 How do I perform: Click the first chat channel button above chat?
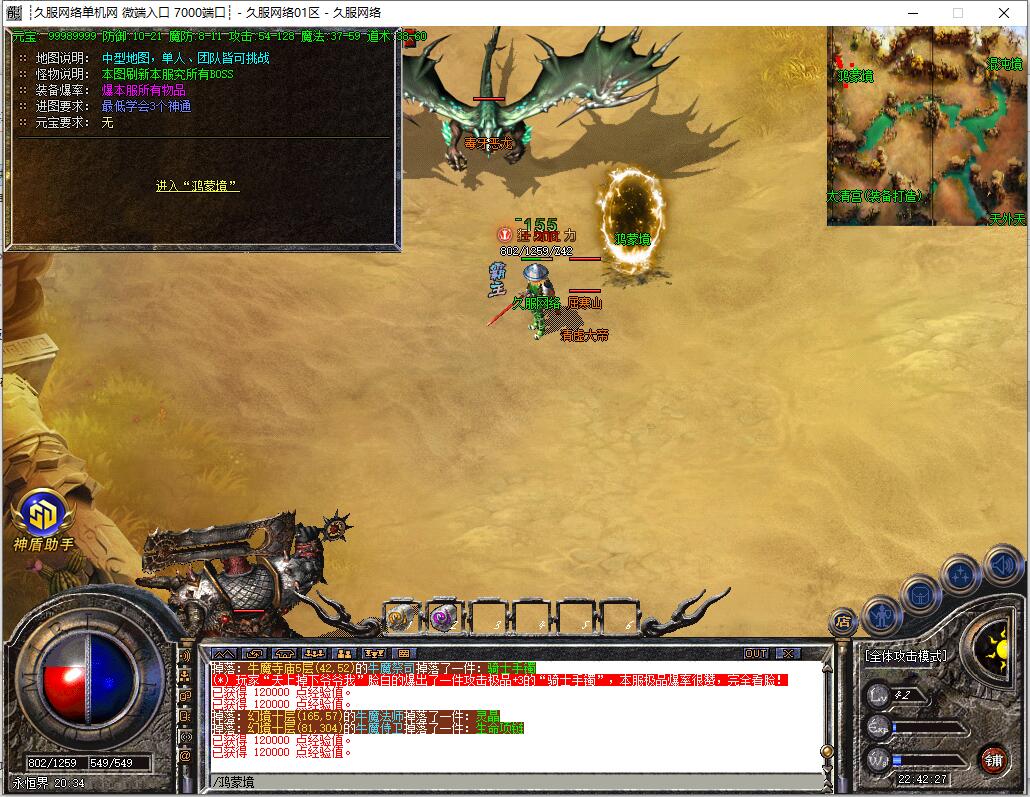pyautogui.click(x=222, y=653)
